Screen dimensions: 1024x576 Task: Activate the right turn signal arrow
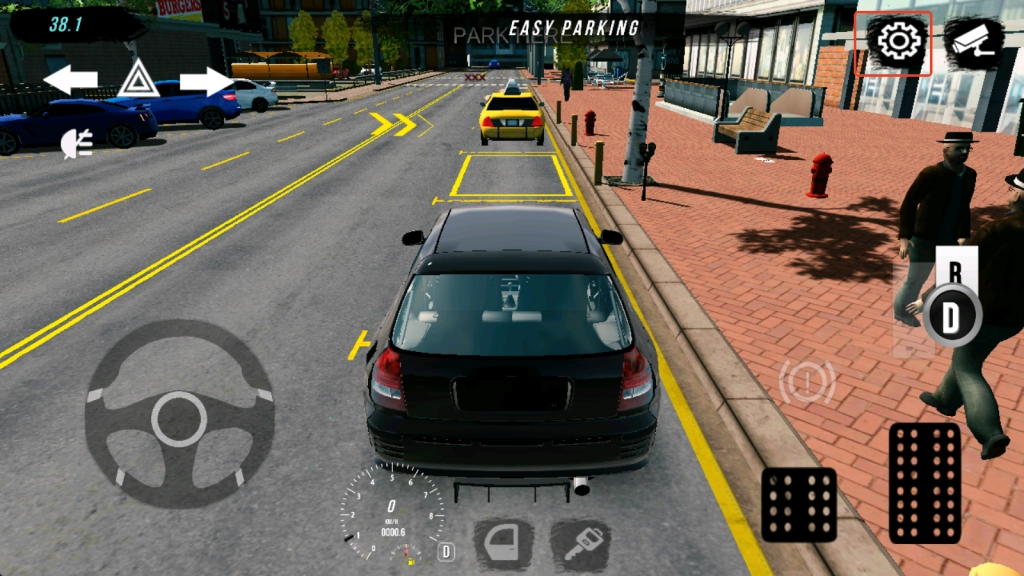(206, 79)
